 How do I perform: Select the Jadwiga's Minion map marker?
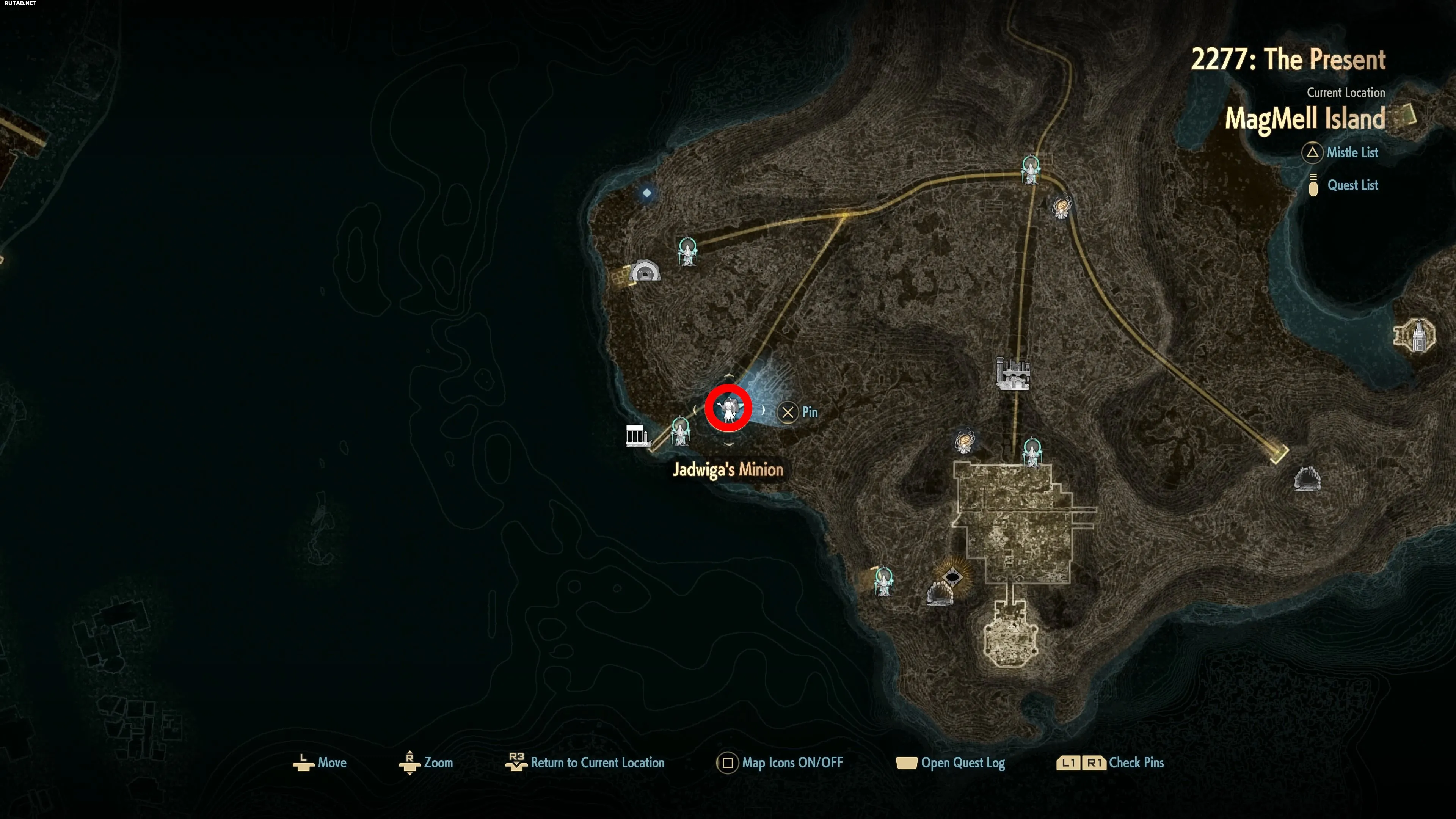(728, 408)
